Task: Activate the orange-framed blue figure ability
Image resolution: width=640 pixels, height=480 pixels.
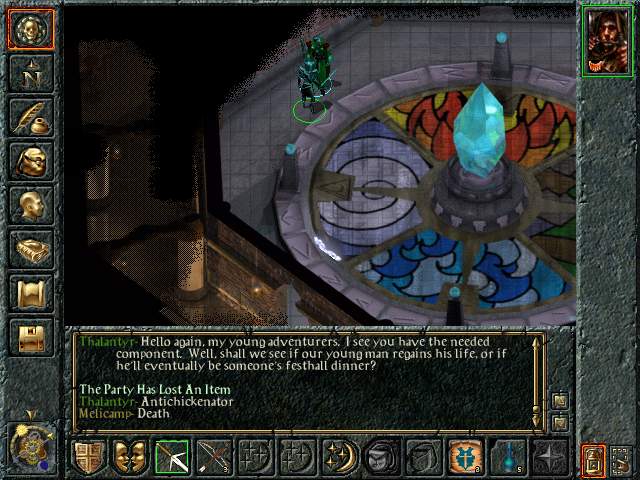Action: pyautogui.click(x=466, y=458)
